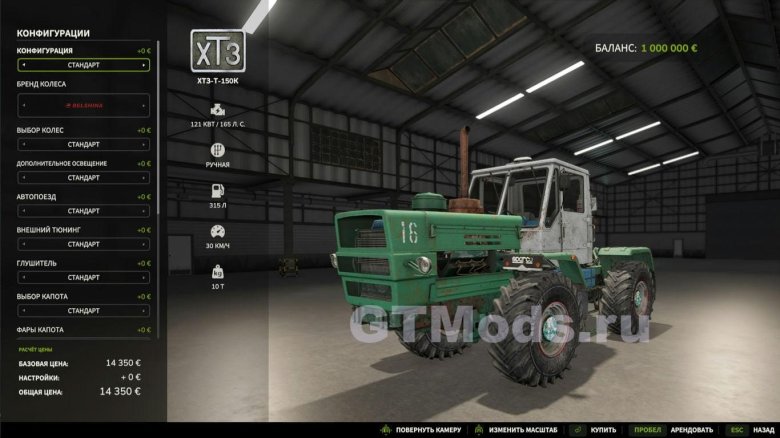Viewport: 780px width, 438px height.
Task: Select previous Глушитель variant
Action: (23, 277)
